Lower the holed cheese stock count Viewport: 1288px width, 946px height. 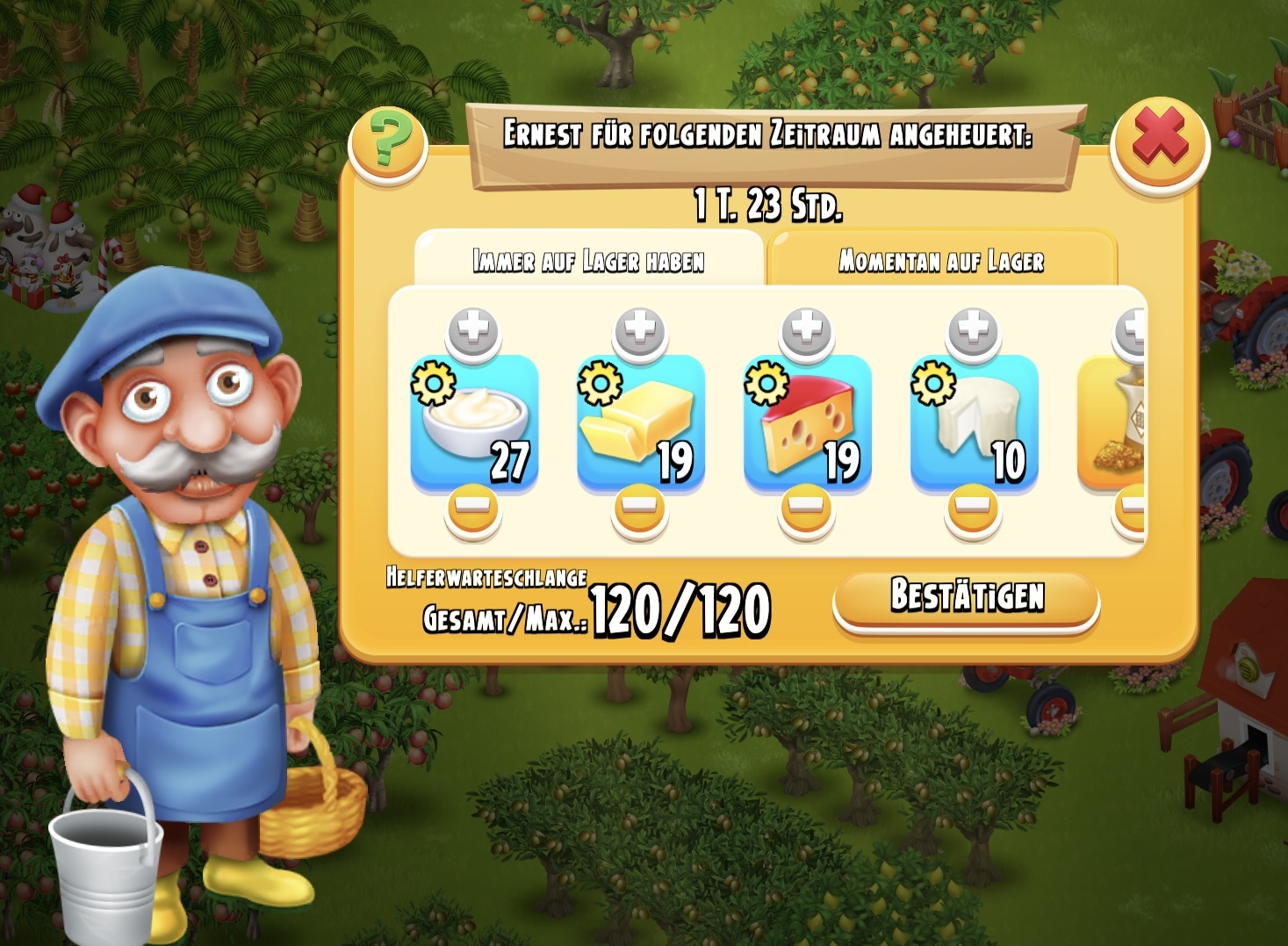(x=807, y=509)
